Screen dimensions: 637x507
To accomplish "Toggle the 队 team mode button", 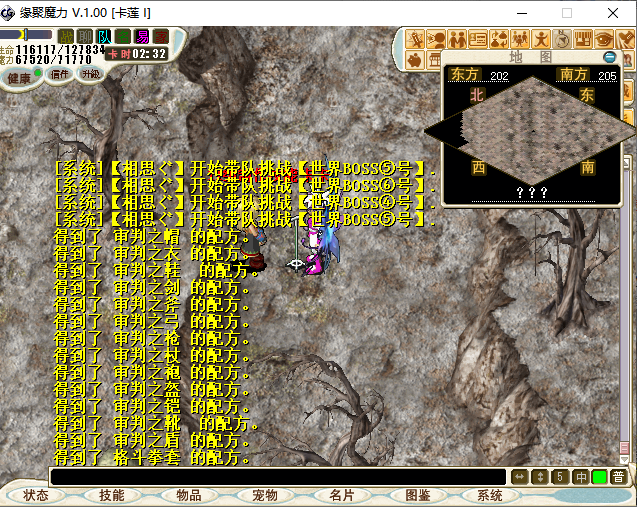I will [105, 36].
